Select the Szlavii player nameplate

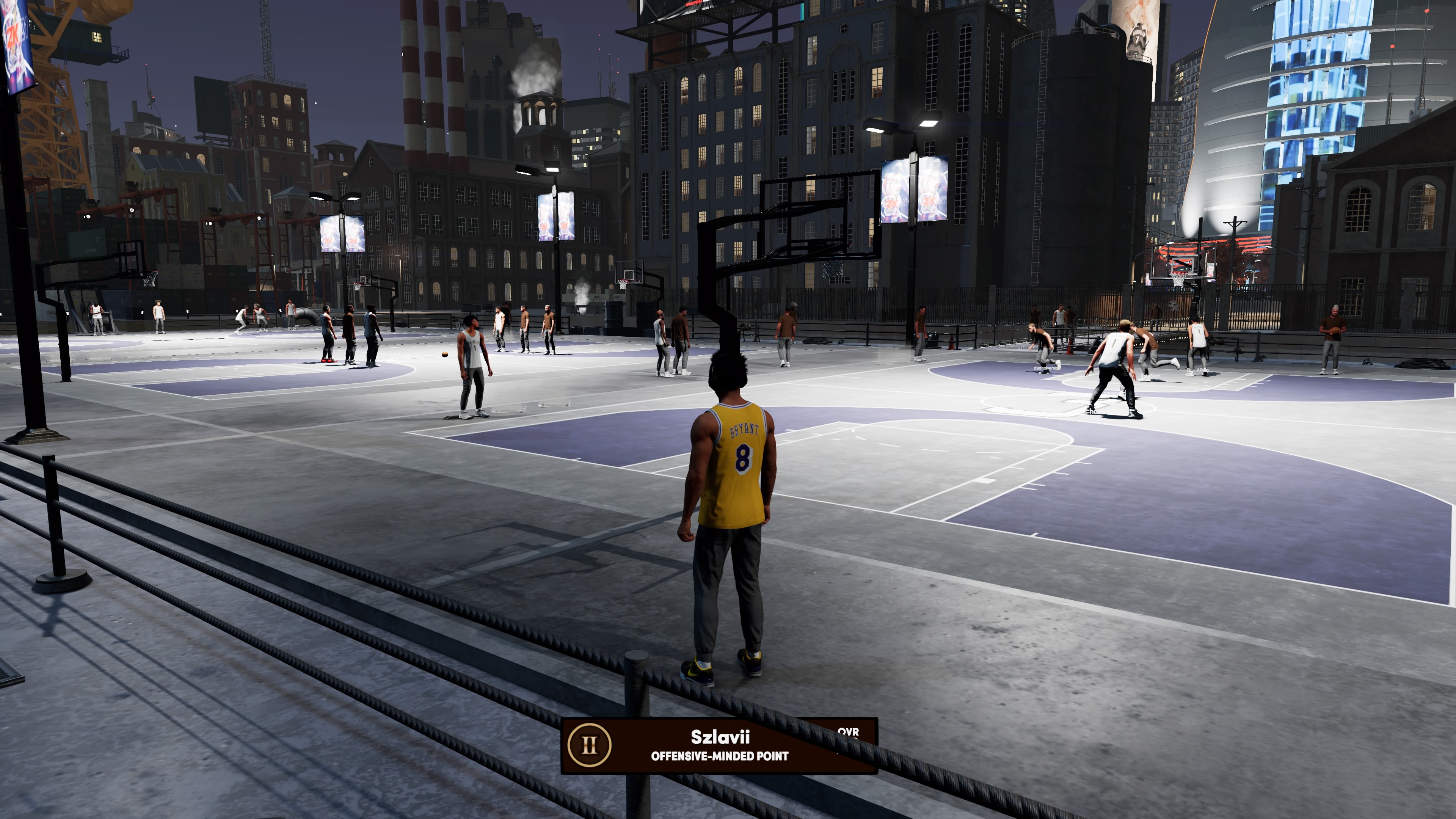pyautogui.click(x=719, y=745)
